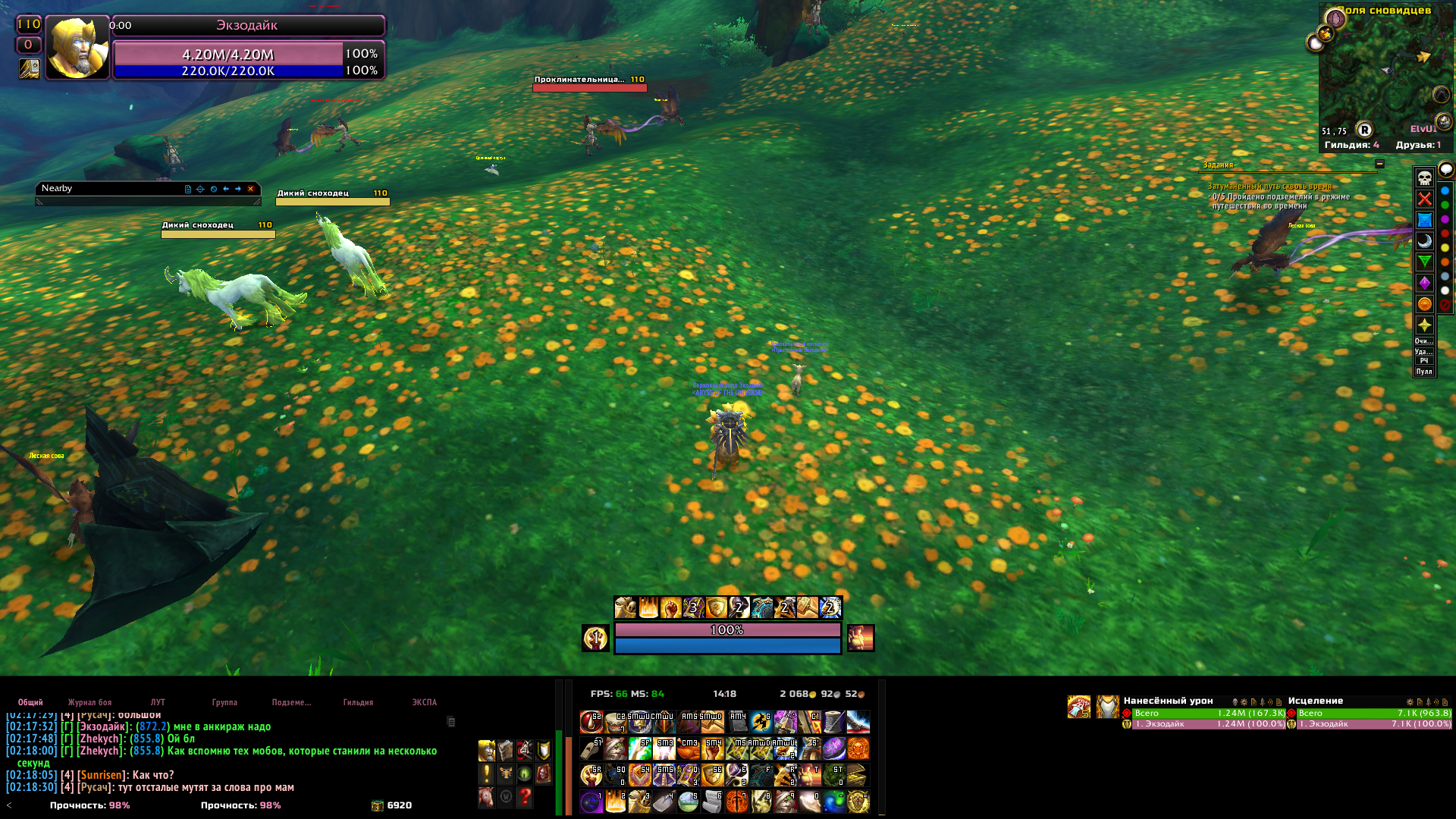Select the Экзодайк player portrait
Screen dimensions: 1456x819
coord(77,48)
